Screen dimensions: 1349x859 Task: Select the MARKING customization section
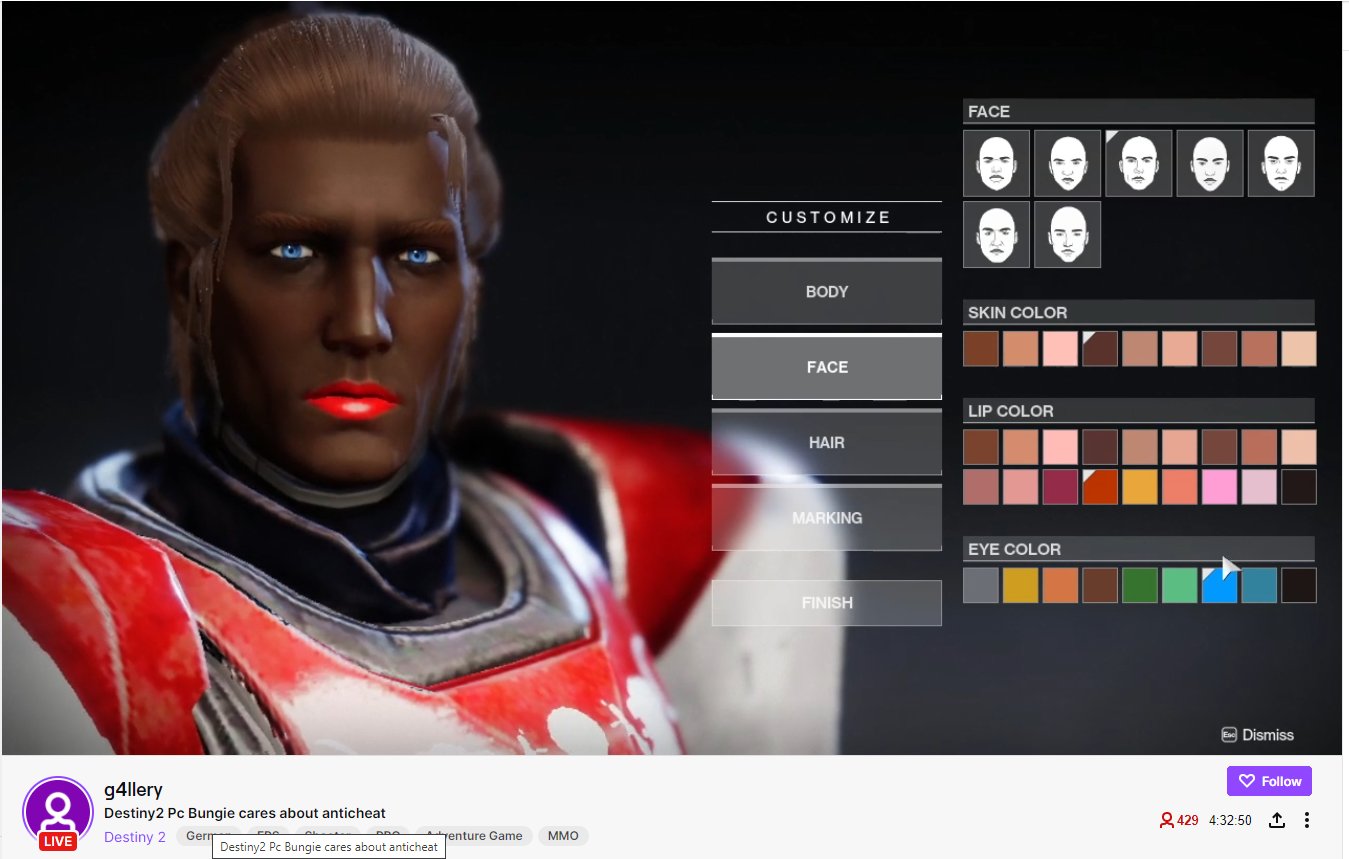826,517
